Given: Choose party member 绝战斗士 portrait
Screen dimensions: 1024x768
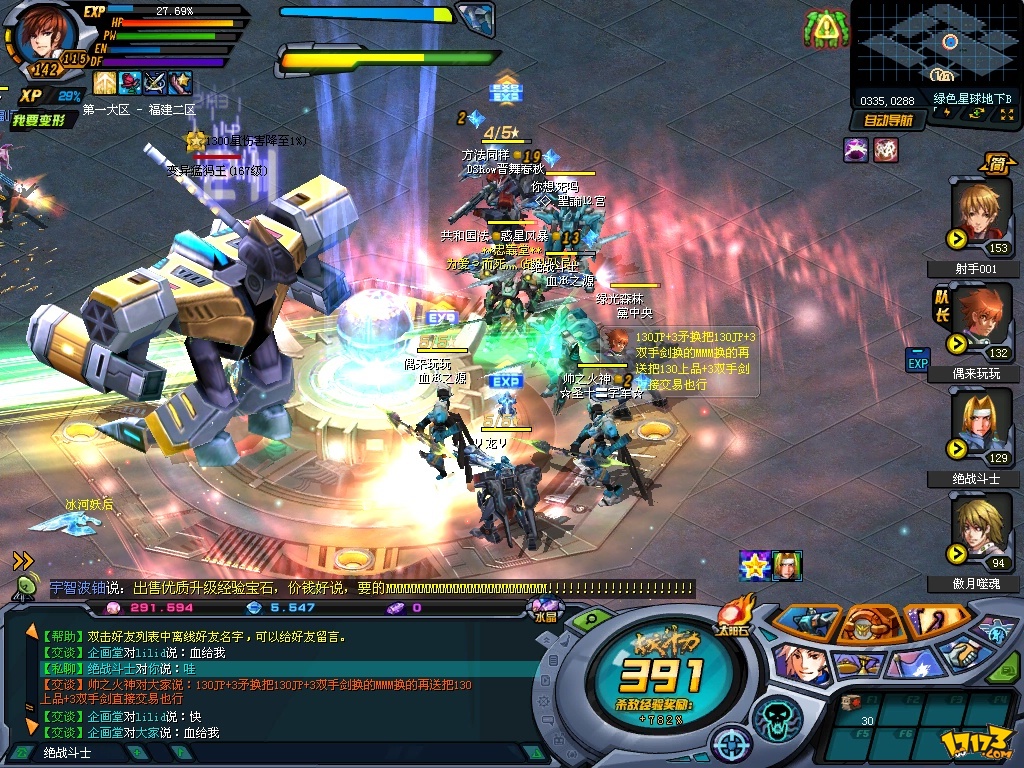Looking at the screenshot, I should click(980, 424).
